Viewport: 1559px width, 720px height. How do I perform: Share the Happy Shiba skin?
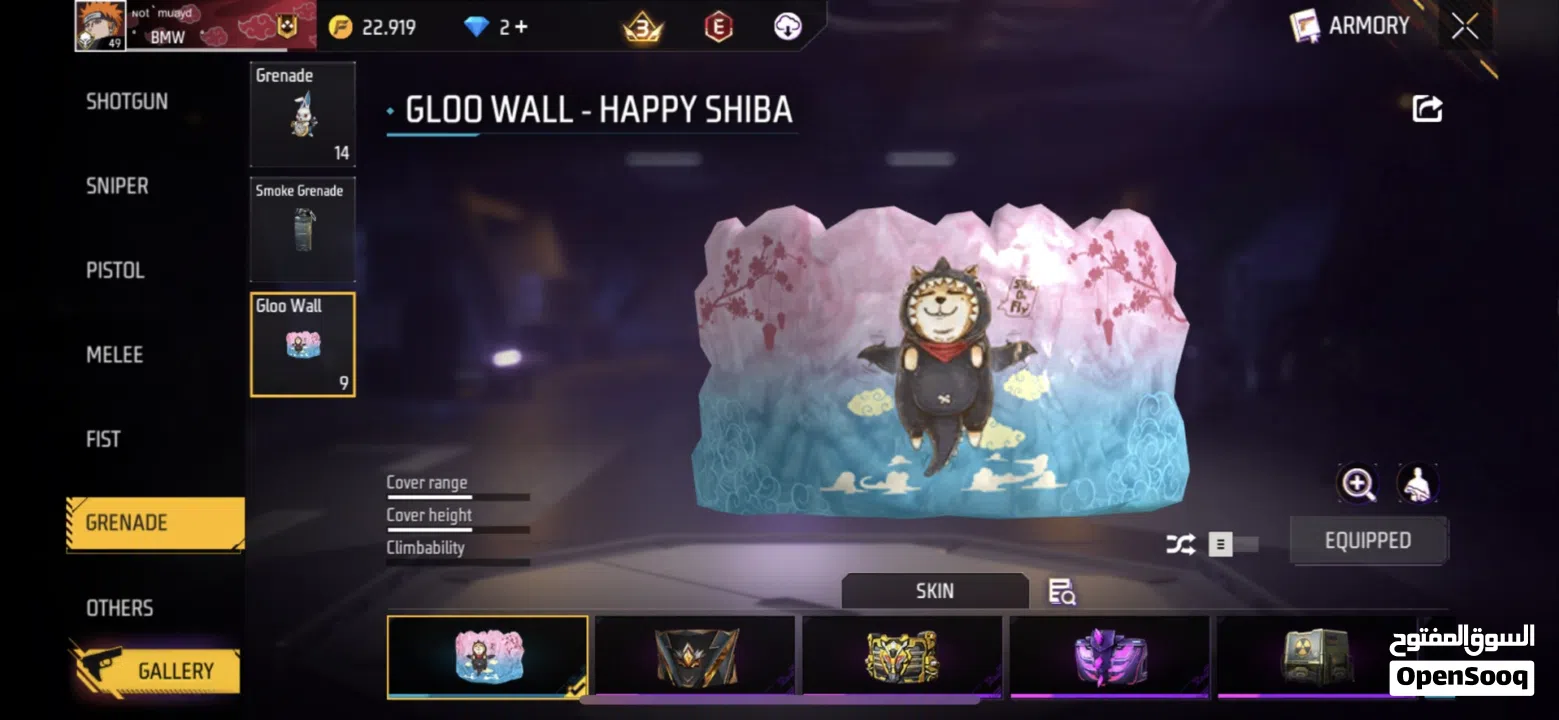pyautogui.click(x=1427, y=109)
